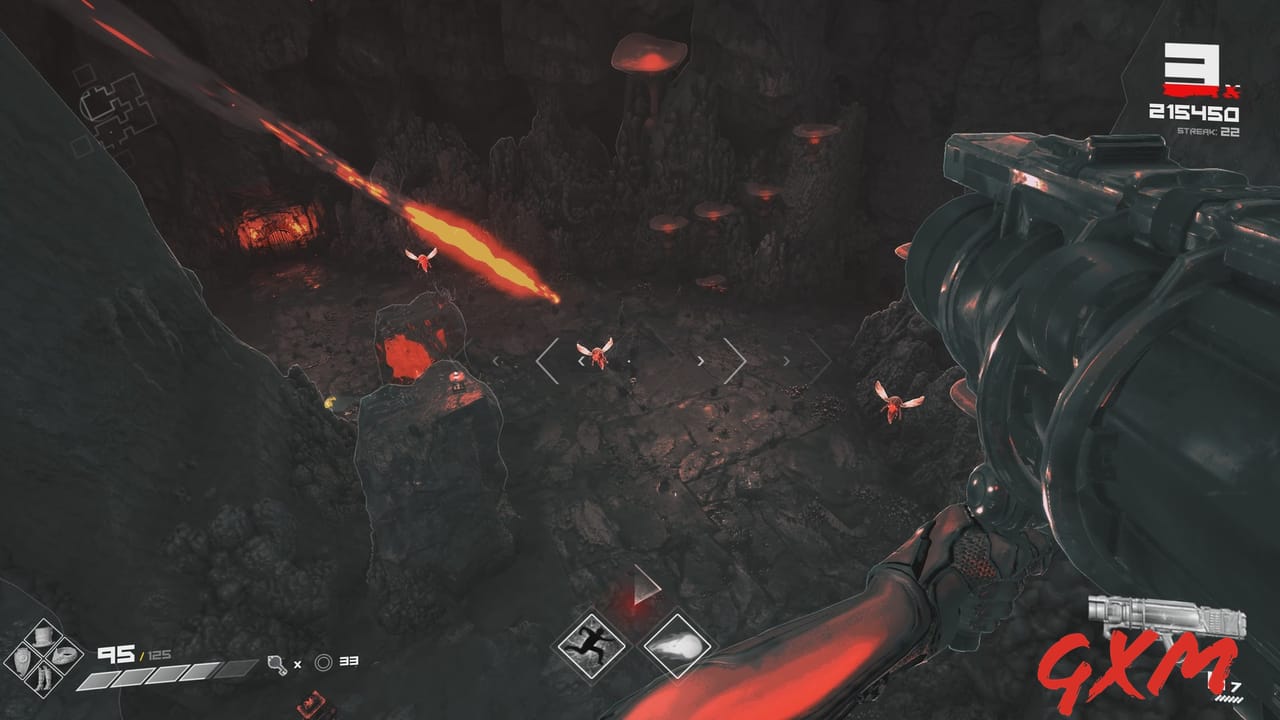This screenshot has width=1280, height=720.
Task: Expand the left chevron beside the crosshair
Action: pos(545,363)
